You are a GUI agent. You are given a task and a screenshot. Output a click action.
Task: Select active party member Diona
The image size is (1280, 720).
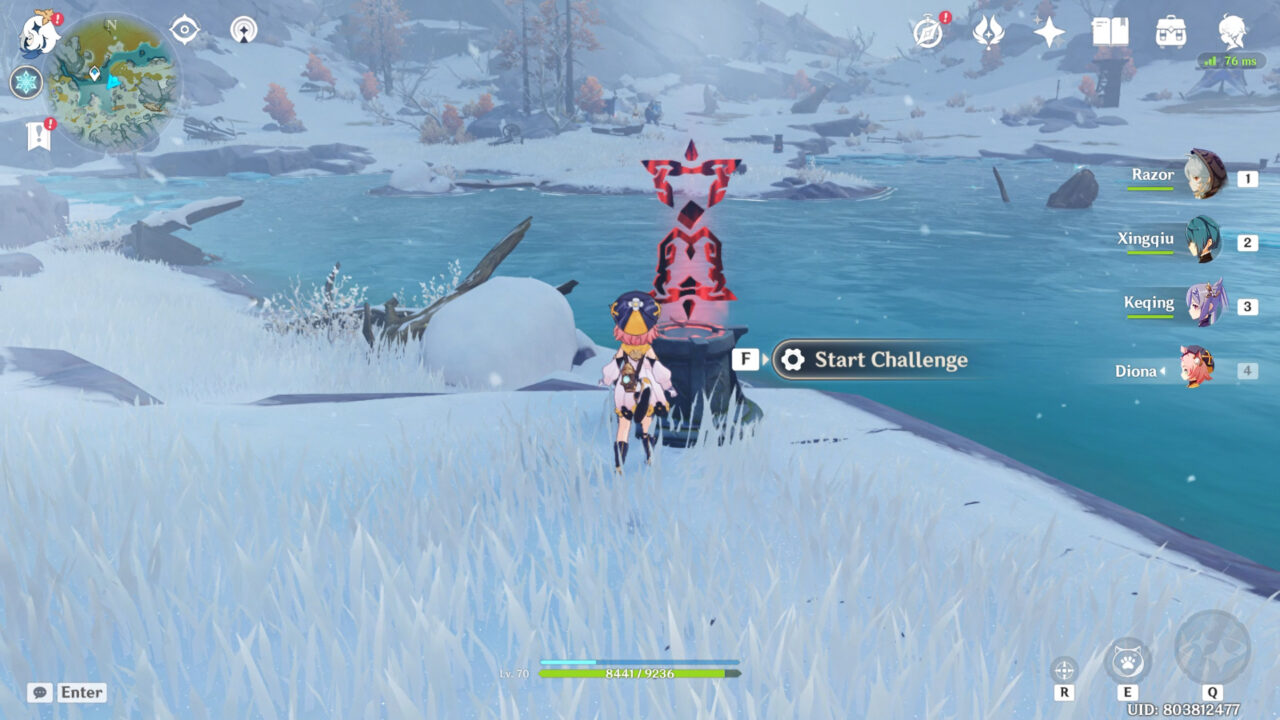1196,369
